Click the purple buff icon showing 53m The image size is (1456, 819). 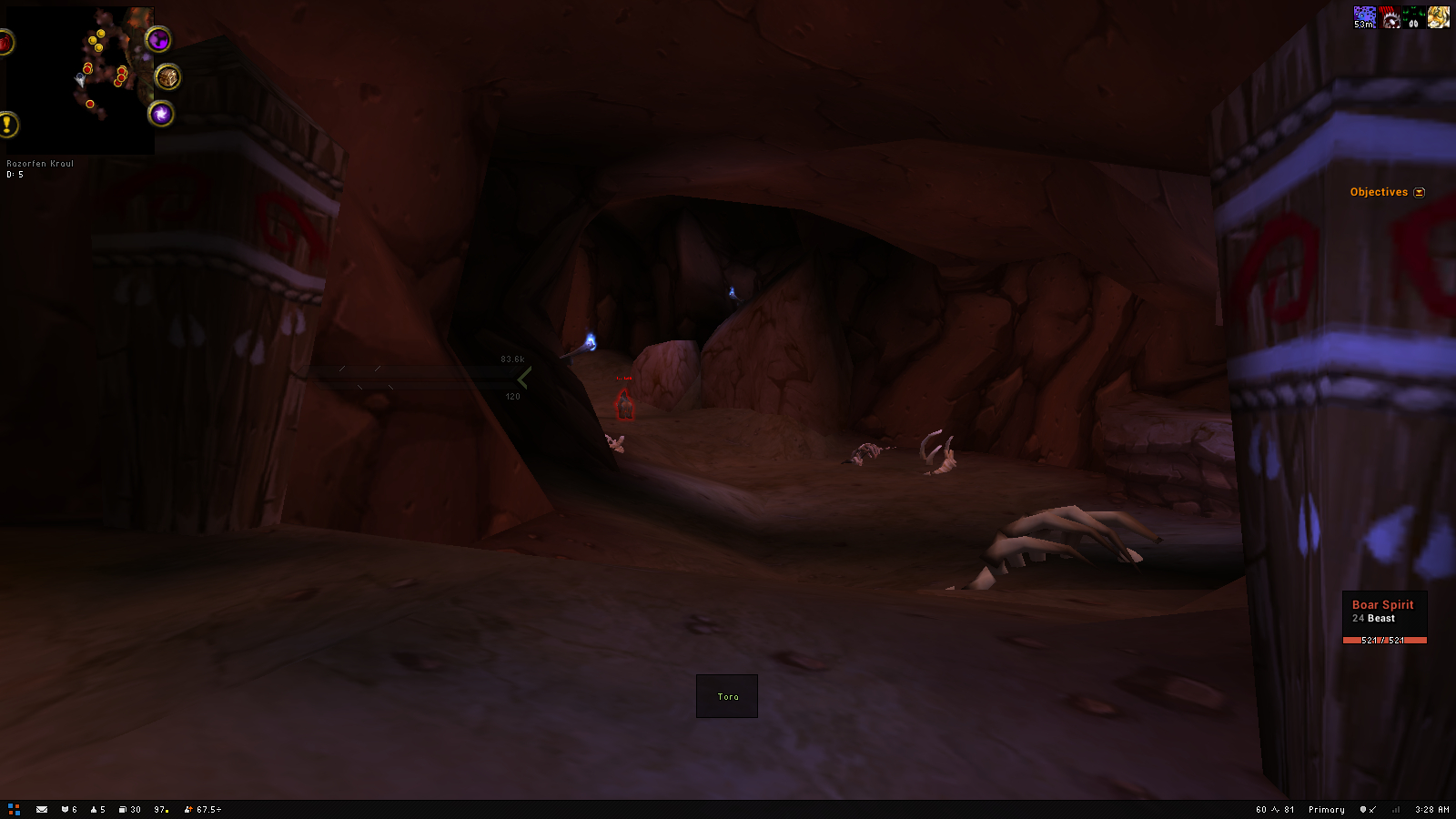pos(1364,17)
